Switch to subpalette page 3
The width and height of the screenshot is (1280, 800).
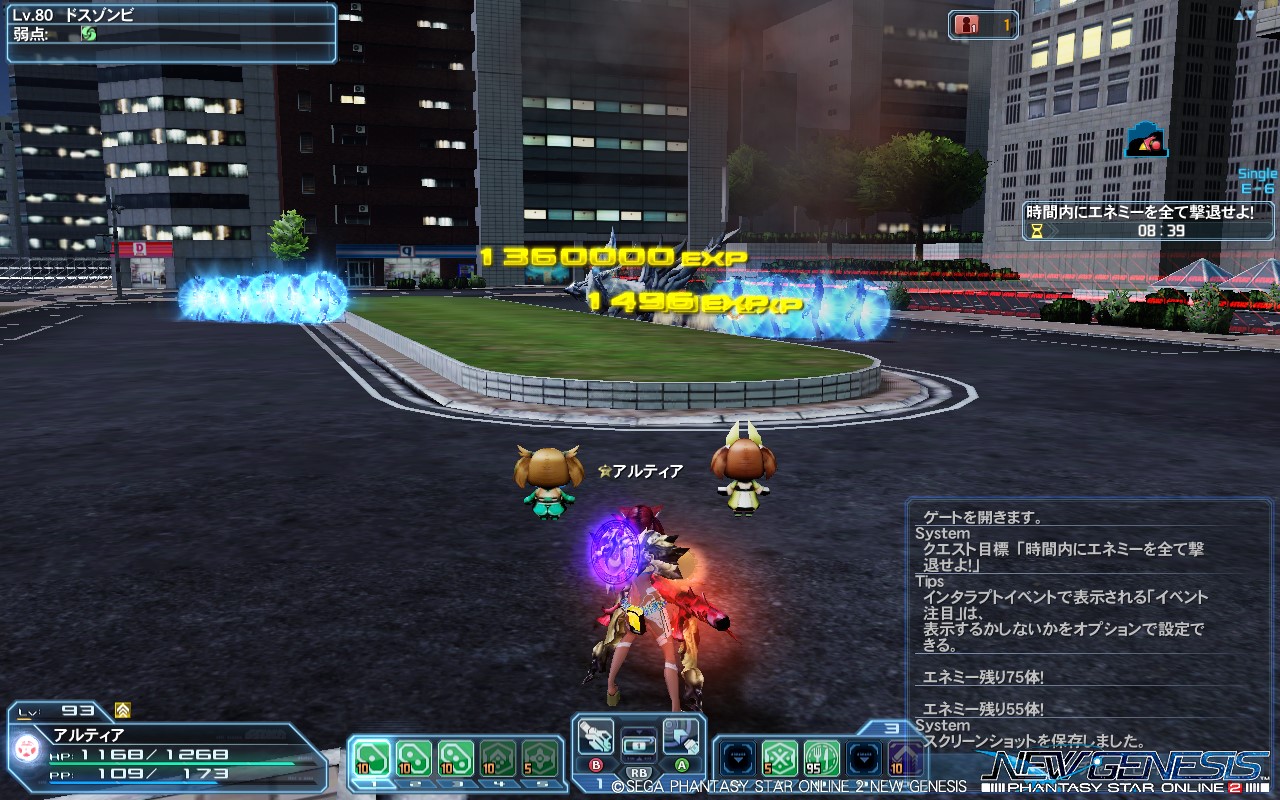[x=893, y=728]
